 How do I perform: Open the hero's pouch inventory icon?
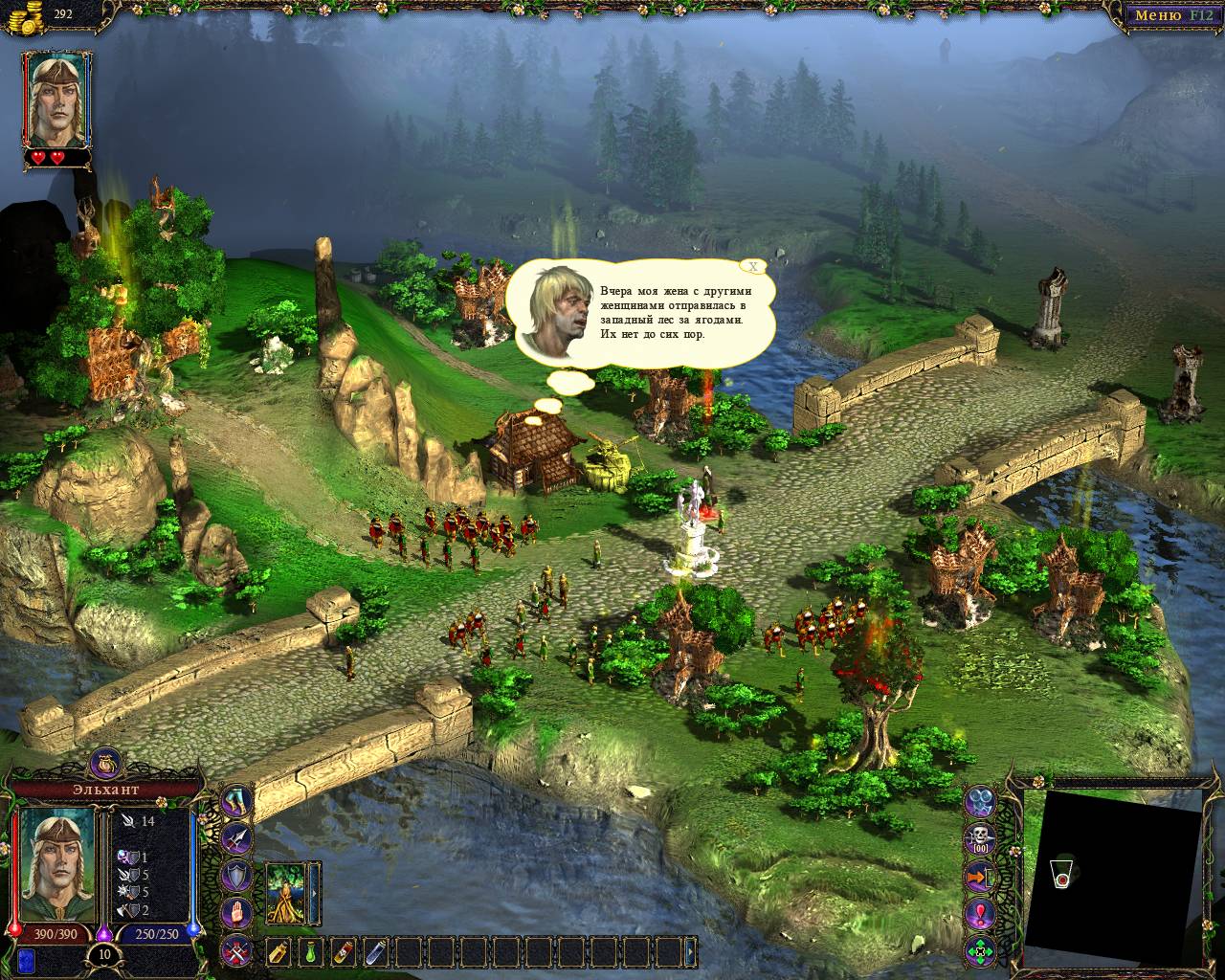(103, 763)
